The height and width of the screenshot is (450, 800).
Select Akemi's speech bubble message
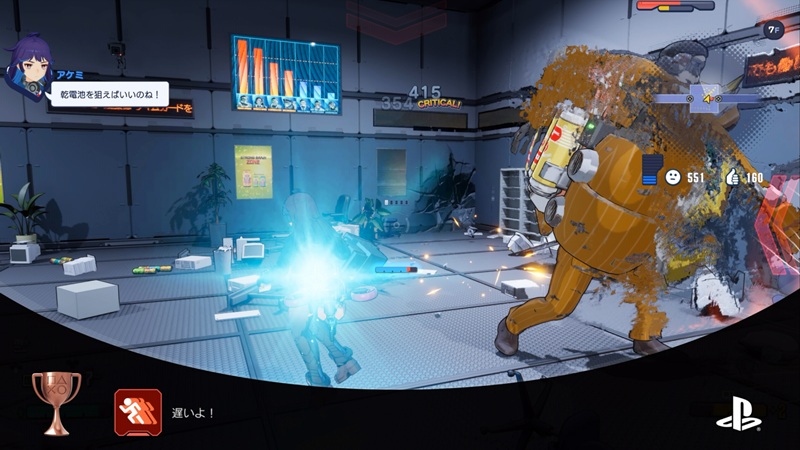click(108, 93)
